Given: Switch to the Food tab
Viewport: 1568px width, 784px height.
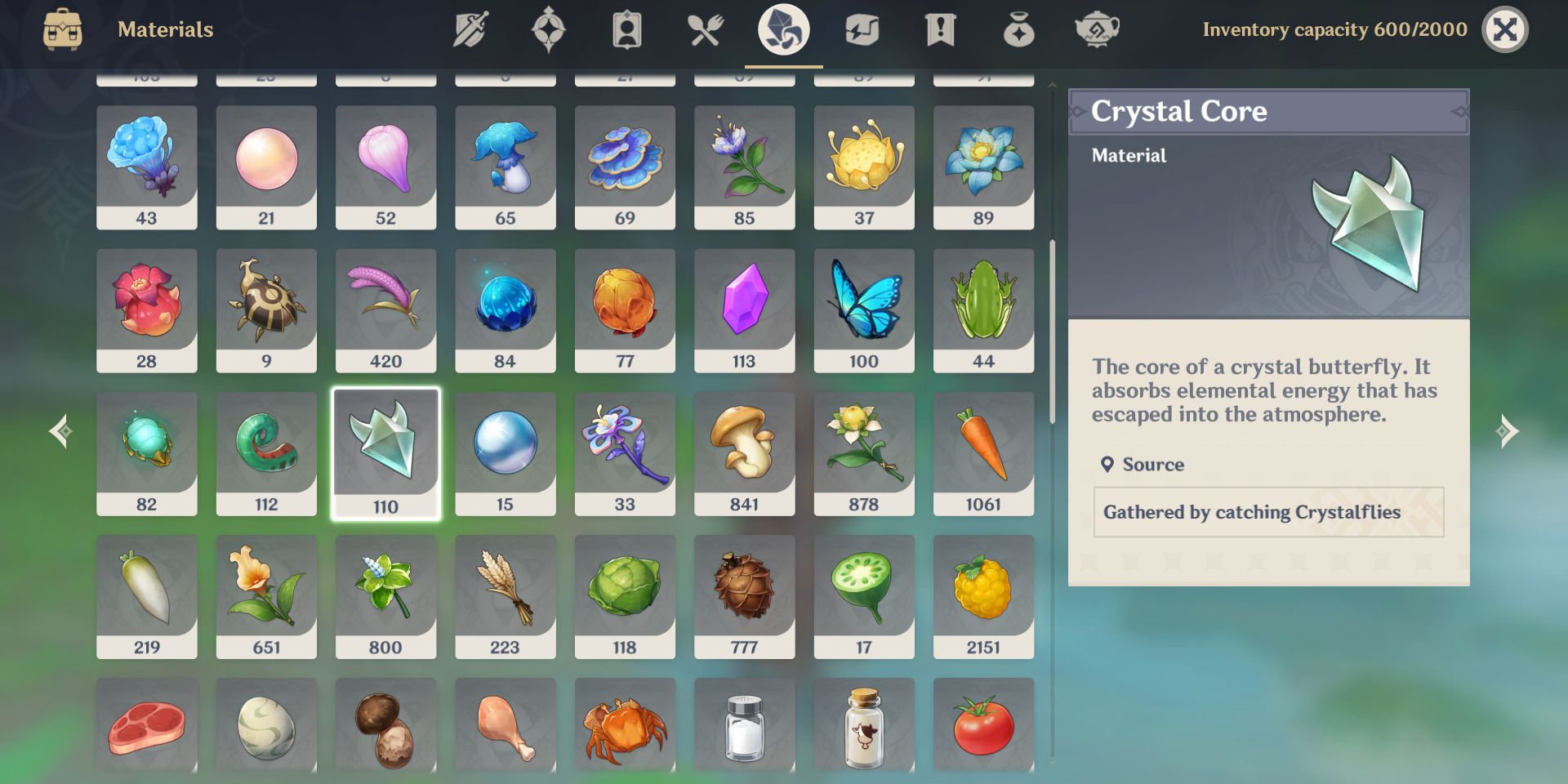Looking at the screenshot, I should point(704,29).
